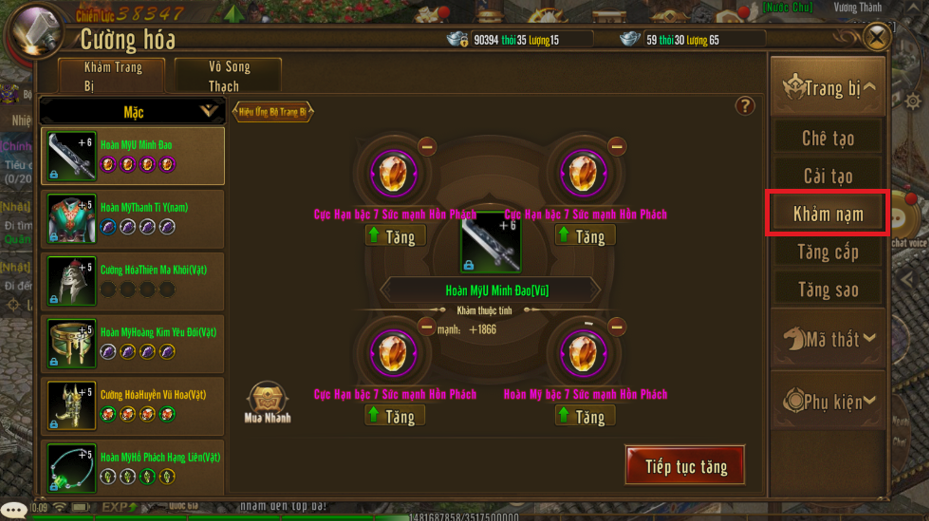This screenshot has height=521, width=929.
Task: Click the Mua Nhanh quick buy chest
Action: 266,401
